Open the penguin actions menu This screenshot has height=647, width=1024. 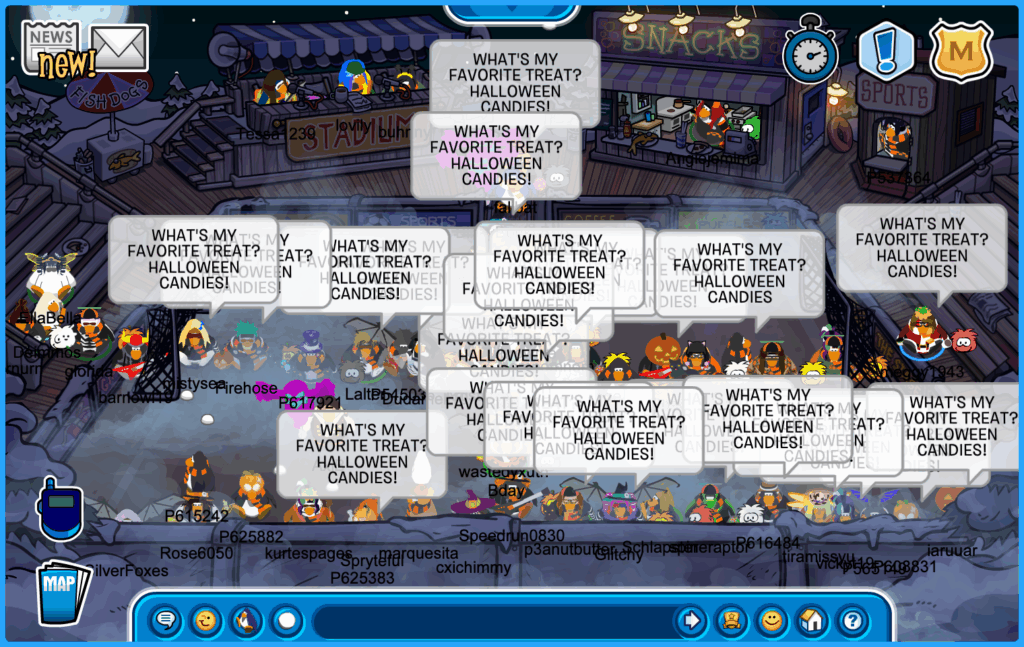(x=246, y=621)
